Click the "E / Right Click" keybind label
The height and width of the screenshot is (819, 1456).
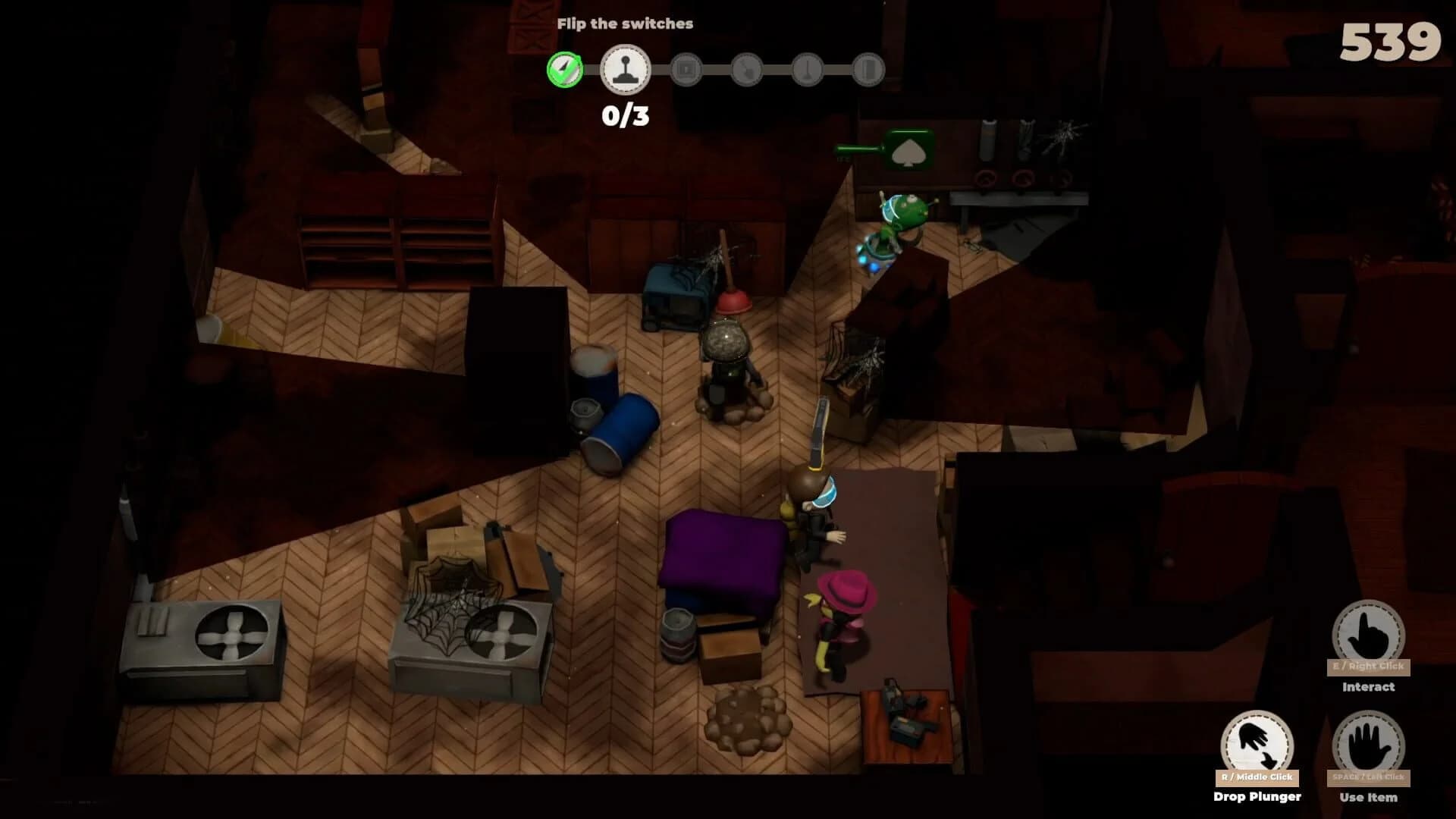coord(1369,666)
